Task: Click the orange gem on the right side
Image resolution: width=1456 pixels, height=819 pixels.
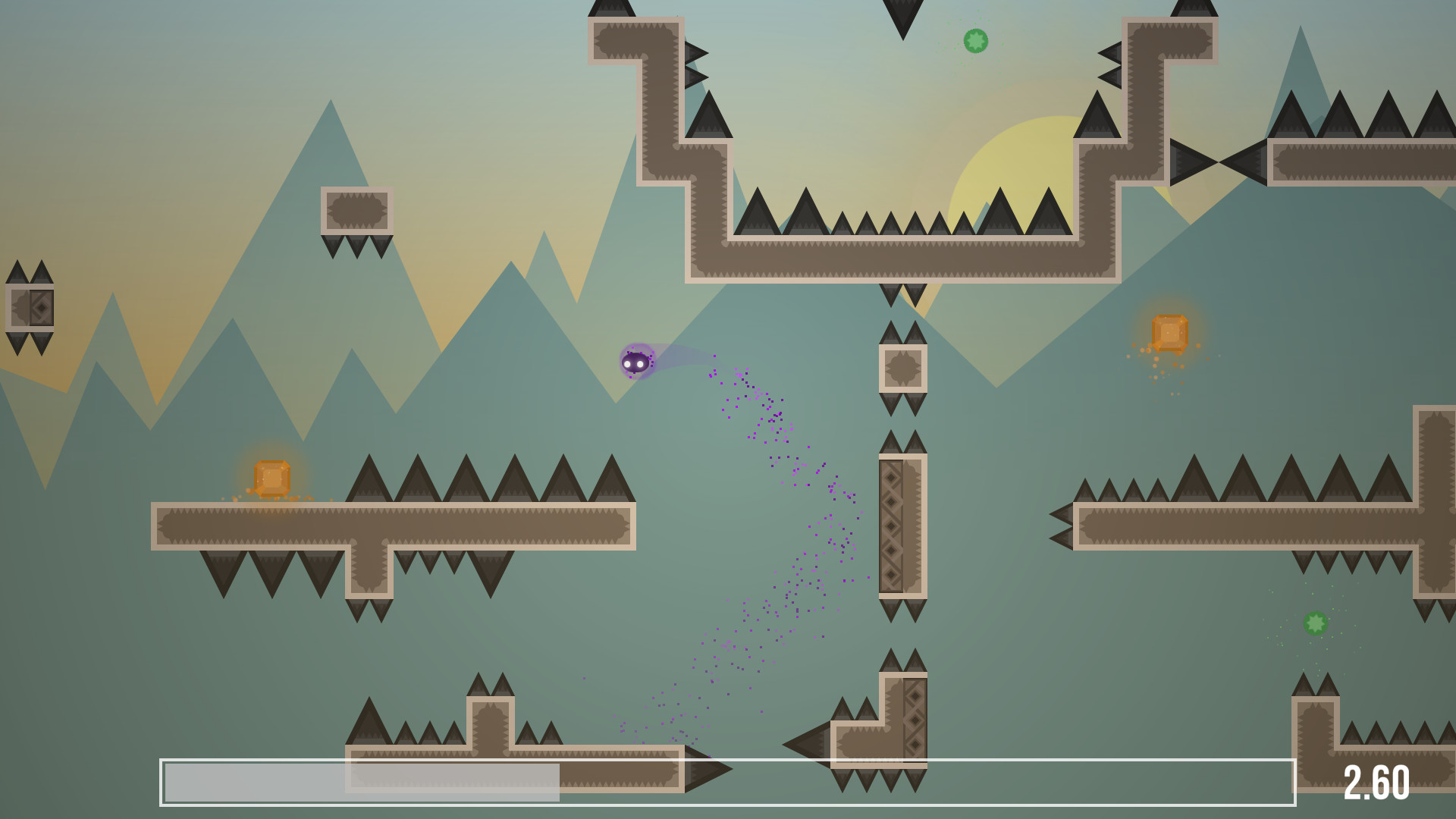Action: 1170,332
